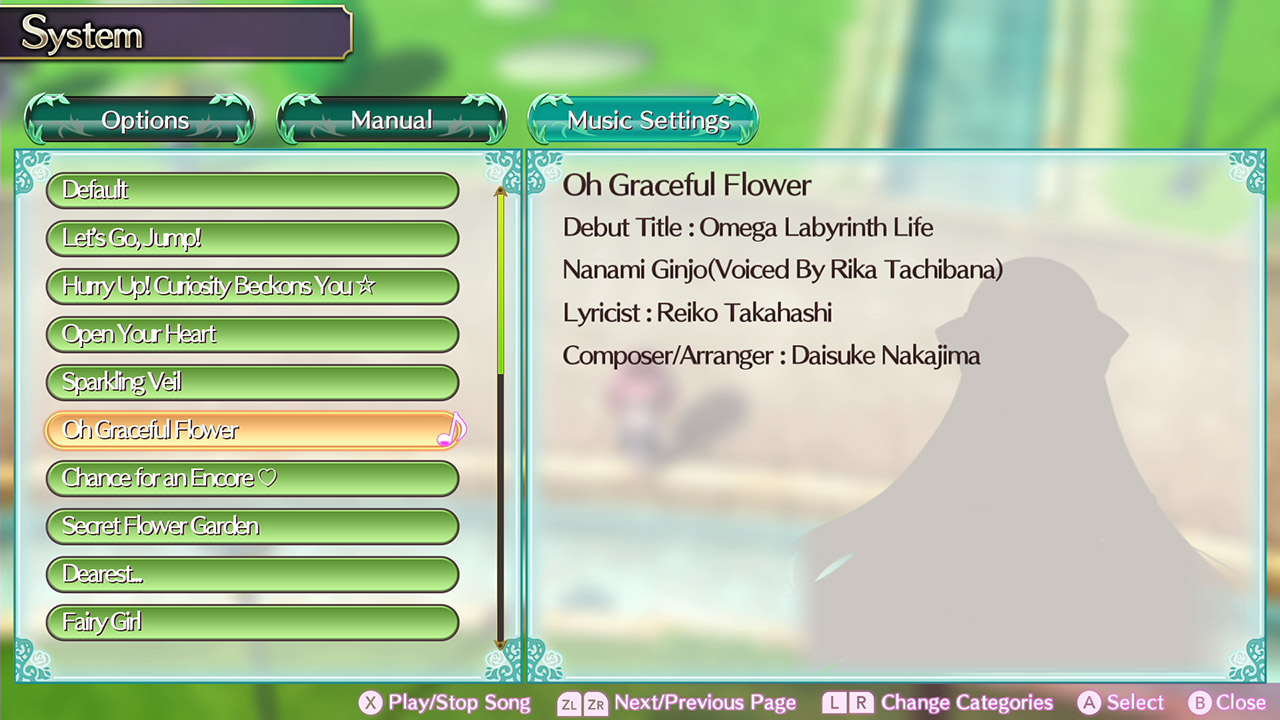Choose the Secret Flower Garden song
1280x720 pixels.
tap(252, 526)
